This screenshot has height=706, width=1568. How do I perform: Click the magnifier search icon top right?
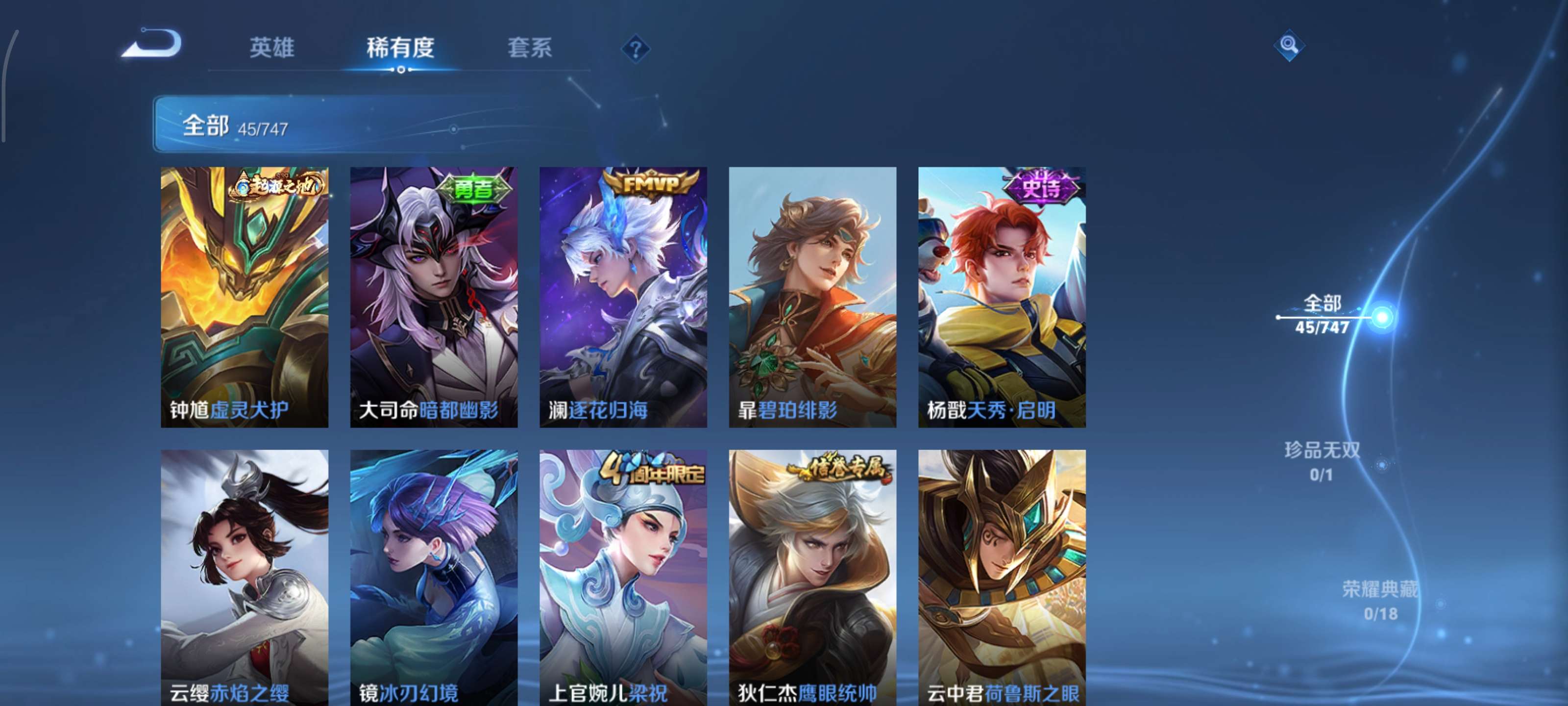pos(1289,45)
